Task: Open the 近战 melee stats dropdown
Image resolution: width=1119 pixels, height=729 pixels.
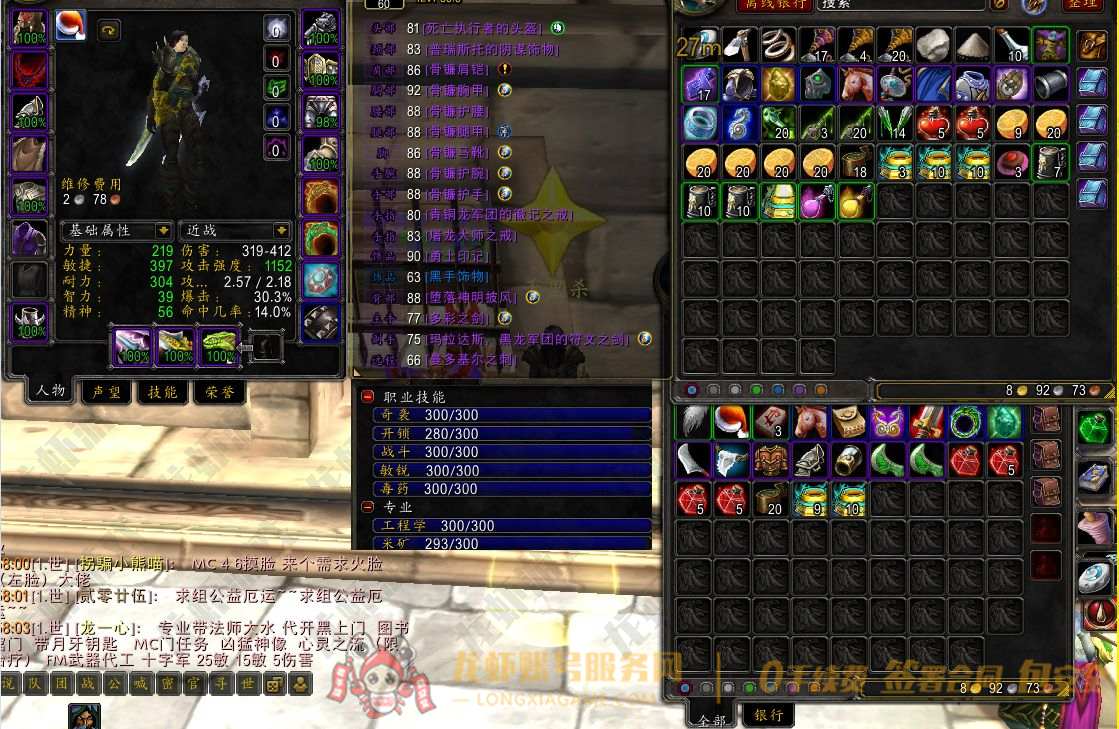Action: click(x=234, y=231)
